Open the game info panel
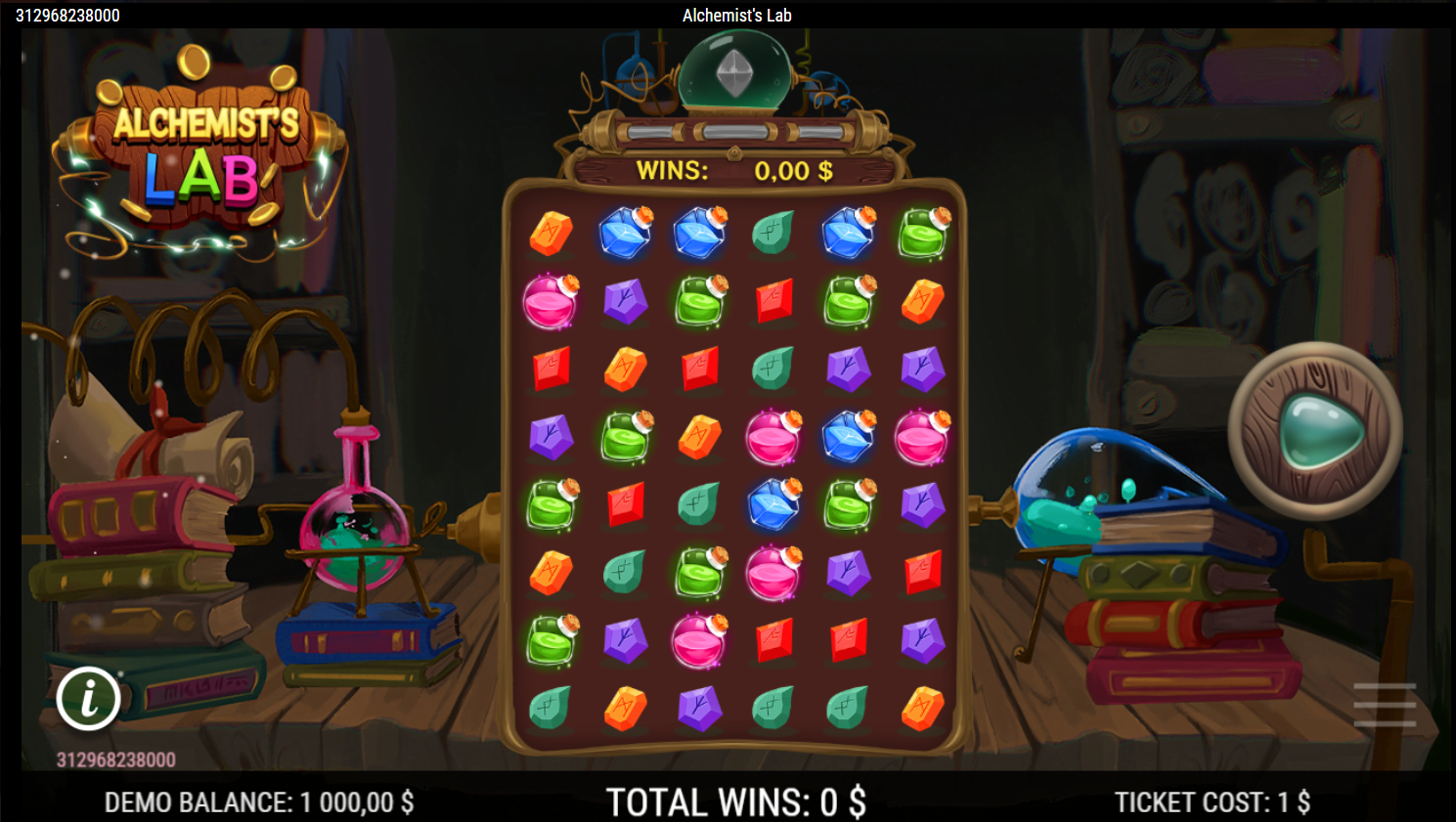 point(89,699)
